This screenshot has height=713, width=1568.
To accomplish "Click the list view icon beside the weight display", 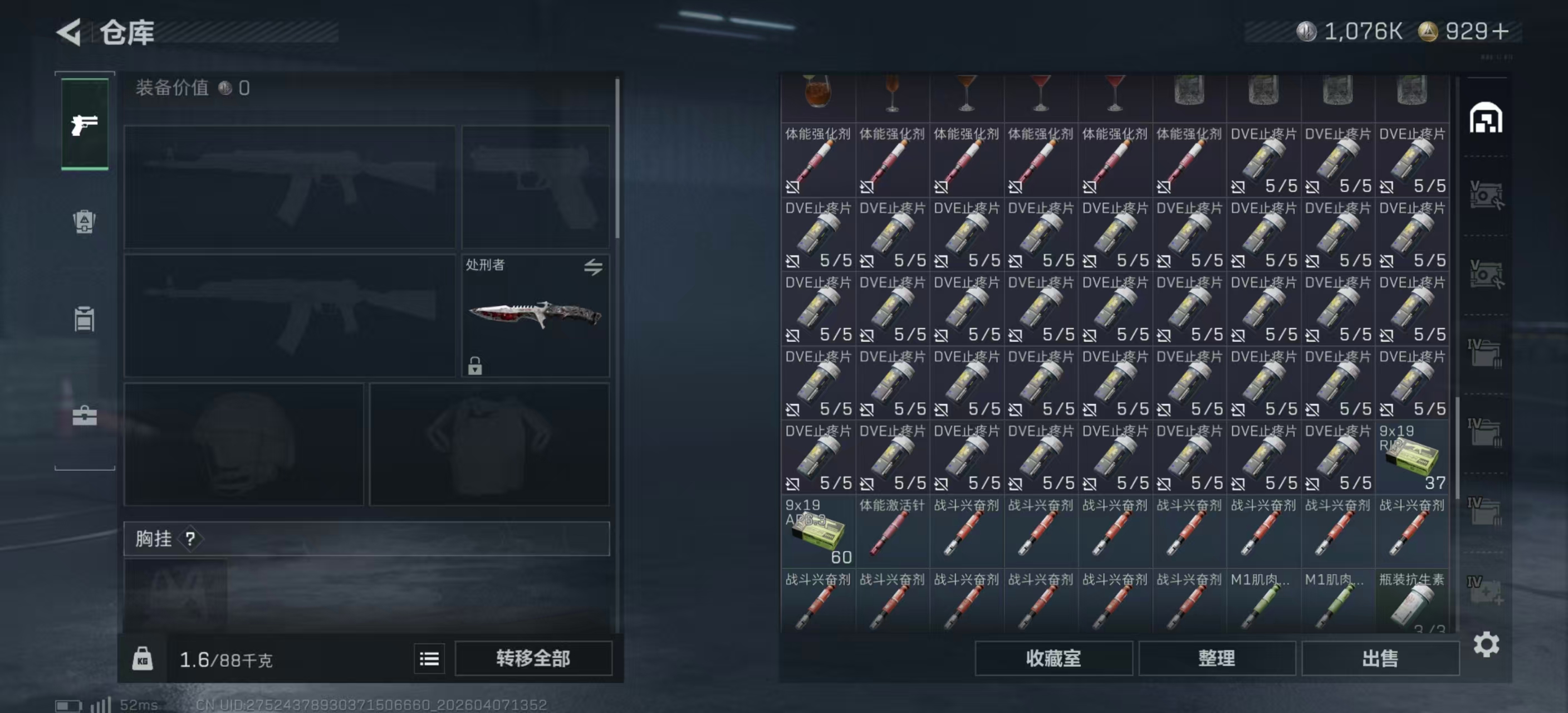I will click(430, 660).
